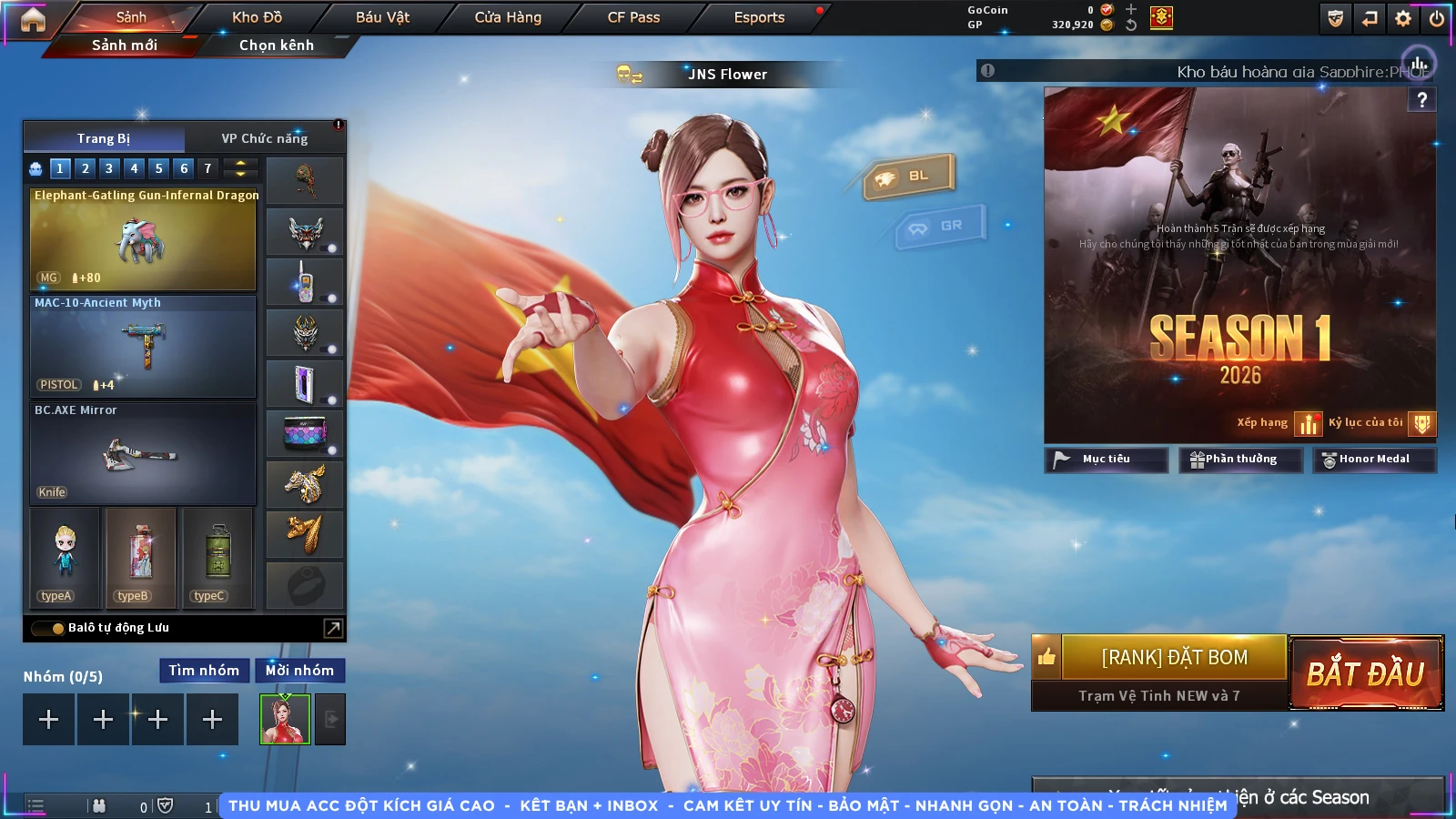The width and height of the screenshot is (1456, 819).
Task: Select Chọn kênh channel option
Action: [x=276, y=45]
